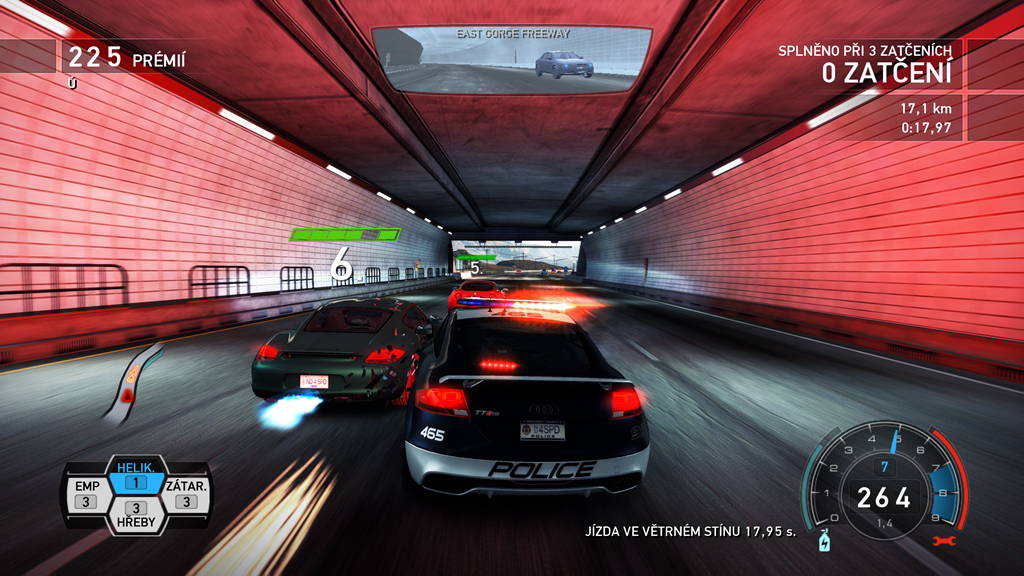
Task: Click the red wrench damage icon
Action: [x=938, y=541]
